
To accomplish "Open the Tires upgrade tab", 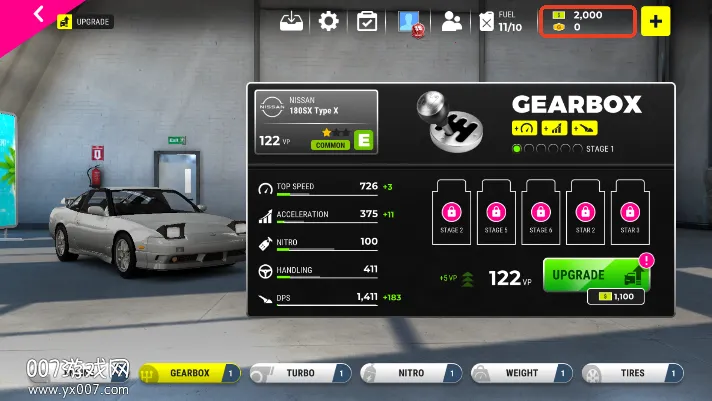I will [x=633, y=373].
